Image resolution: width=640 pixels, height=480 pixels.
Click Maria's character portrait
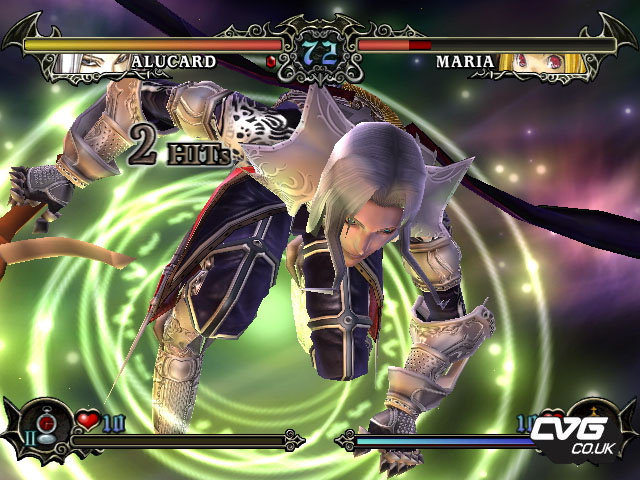(529, 62)
